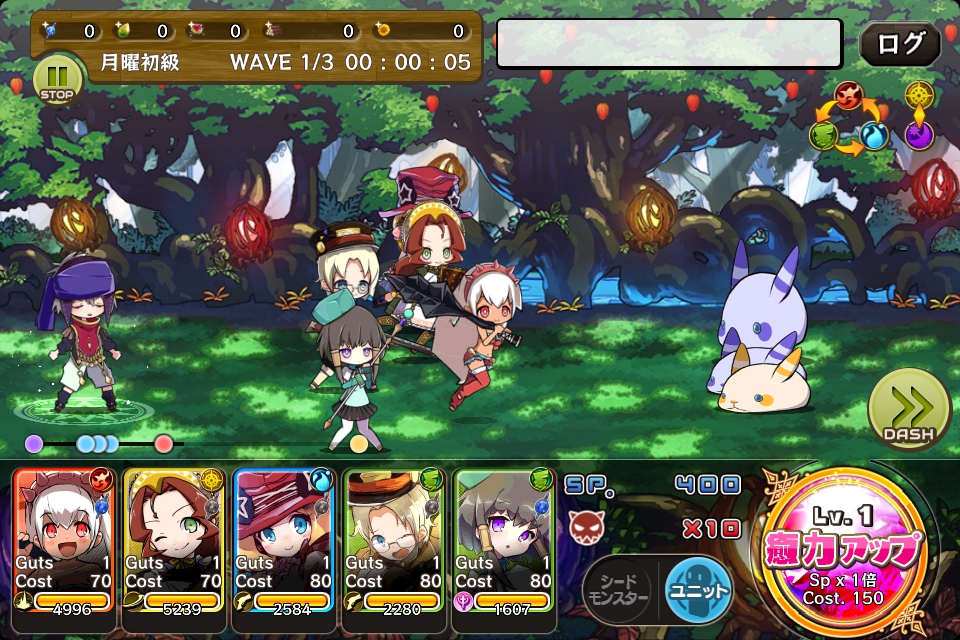Open the battle log (ログ)

coord(900,44)
